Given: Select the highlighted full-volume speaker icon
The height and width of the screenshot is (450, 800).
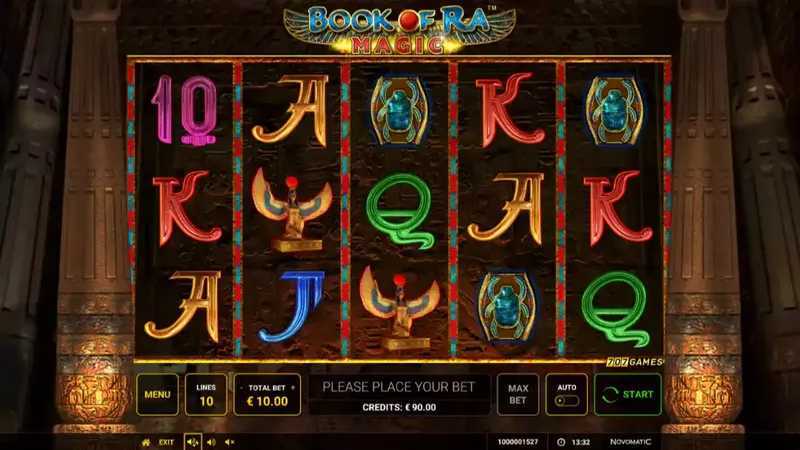Looking at the screenshot, I should tap(193, 441).
